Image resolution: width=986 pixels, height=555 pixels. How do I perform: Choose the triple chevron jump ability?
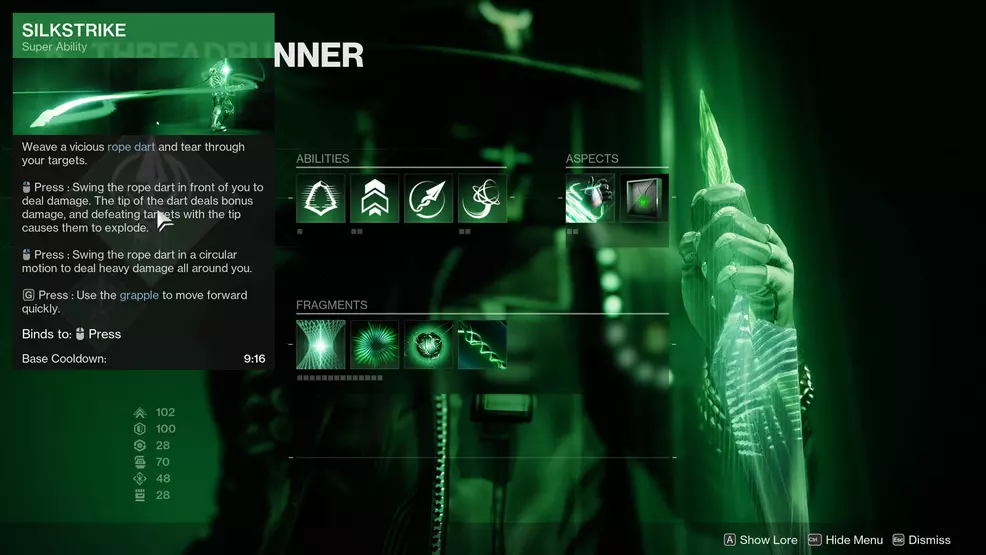click(x=375, y=198)
